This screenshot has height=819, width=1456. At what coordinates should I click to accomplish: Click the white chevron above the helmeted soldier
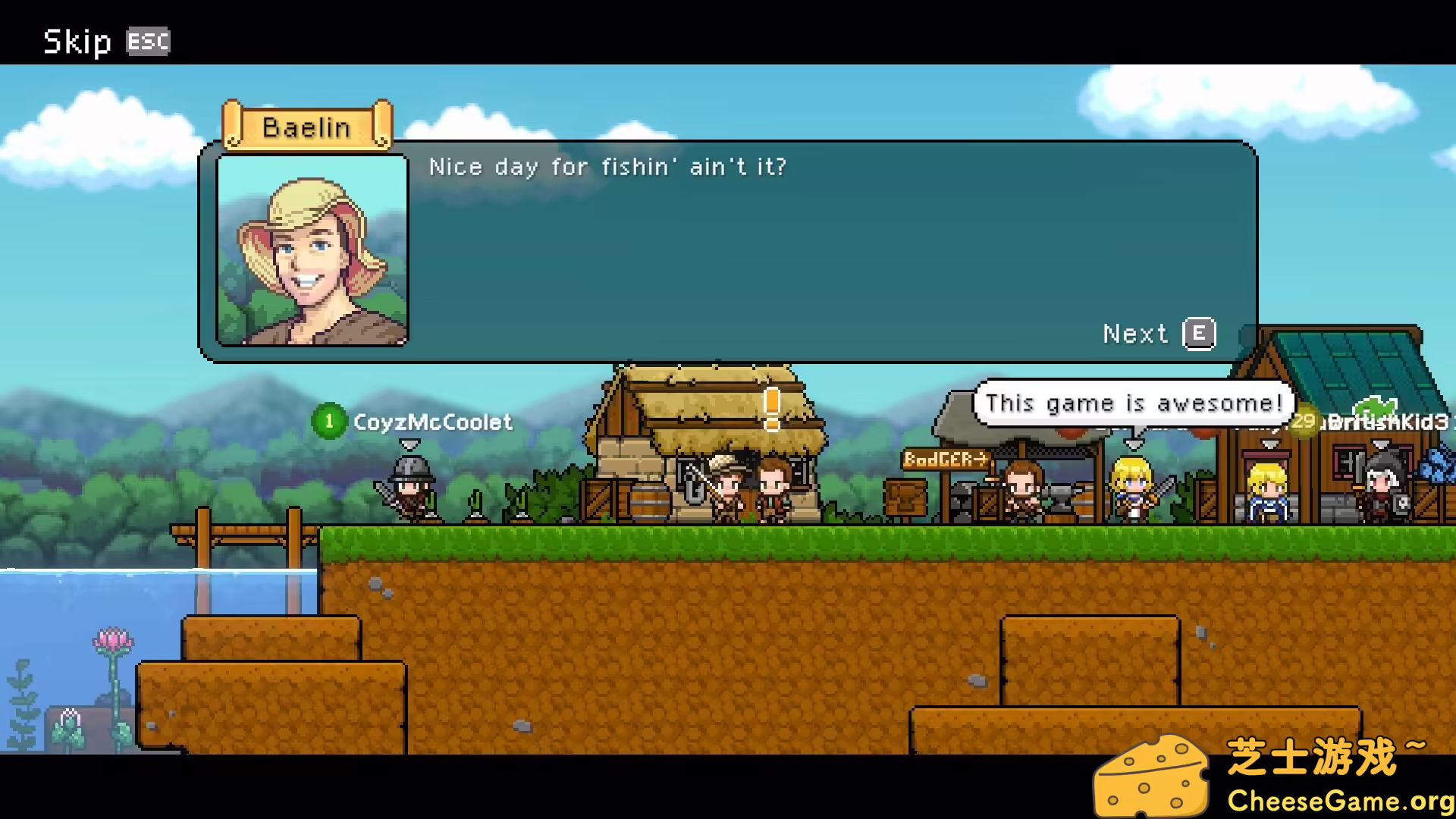pyautogui.click(x=409, y=444)
